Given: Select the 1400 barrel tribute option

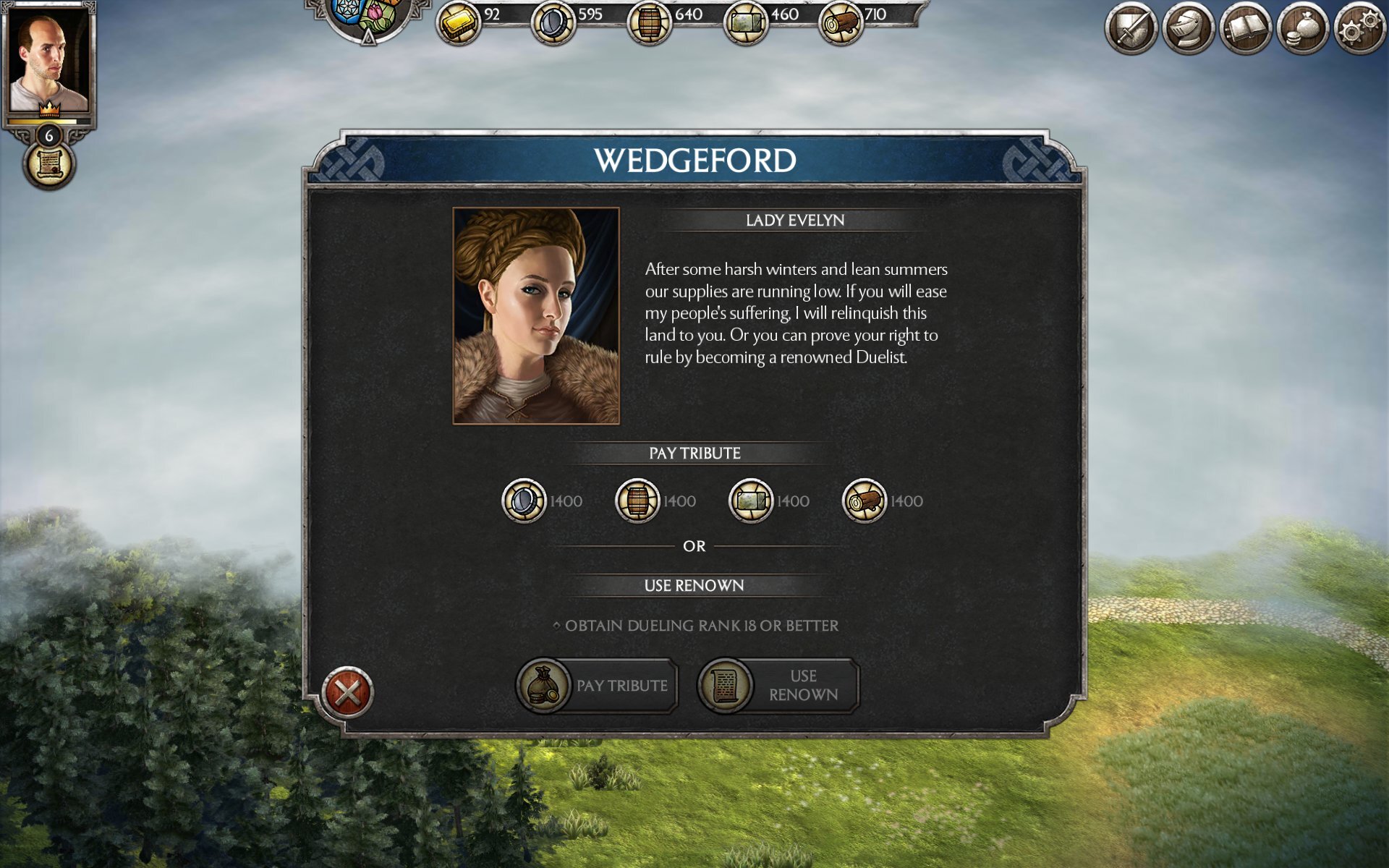Looking at the screenshot, I should [x=637, y=501].
